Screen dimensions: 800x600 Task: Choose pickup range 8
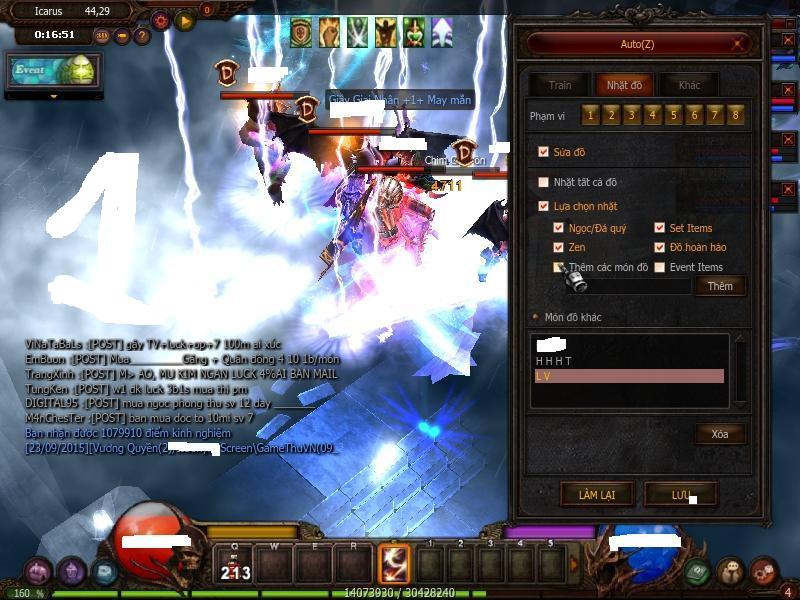pos(736,116)
